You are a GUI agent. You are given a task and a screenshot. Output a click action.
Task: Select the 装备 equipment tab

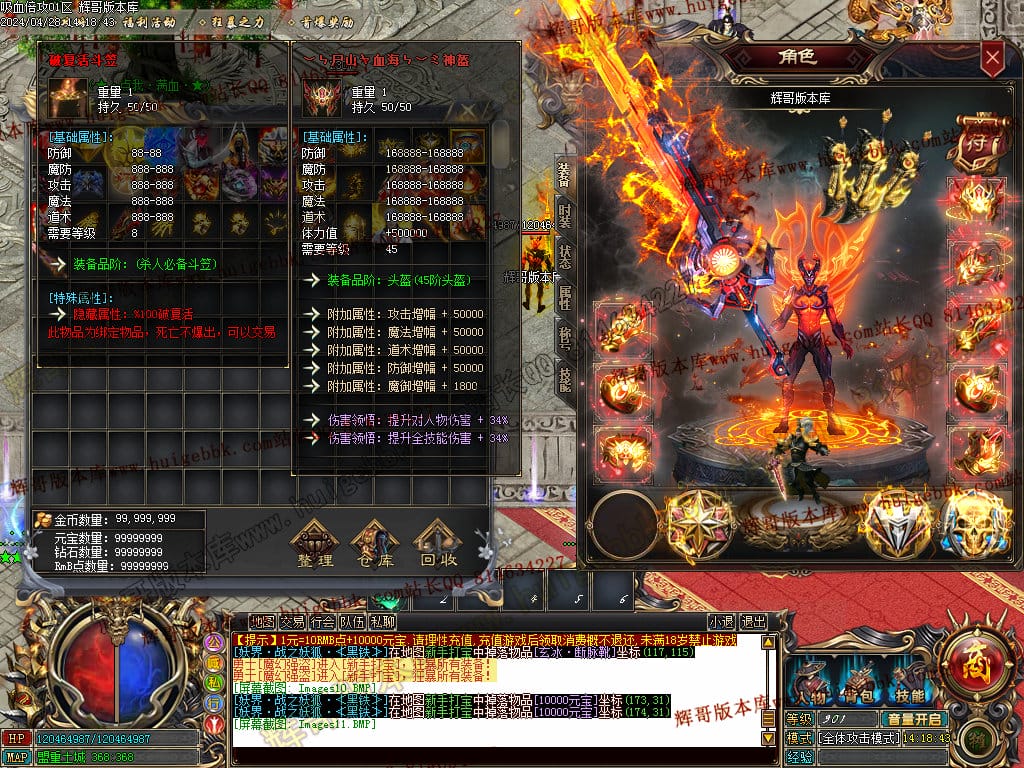tap(564, 177)
